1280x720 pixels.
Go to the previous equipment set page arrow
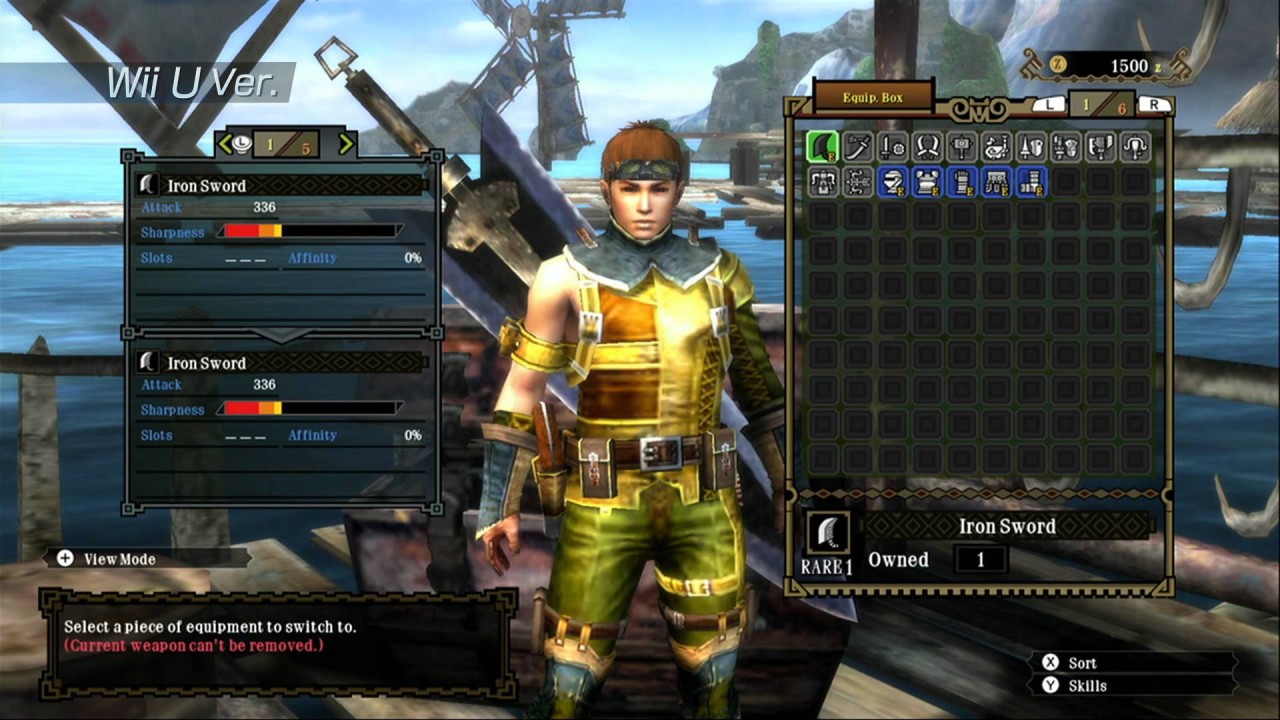225,144
